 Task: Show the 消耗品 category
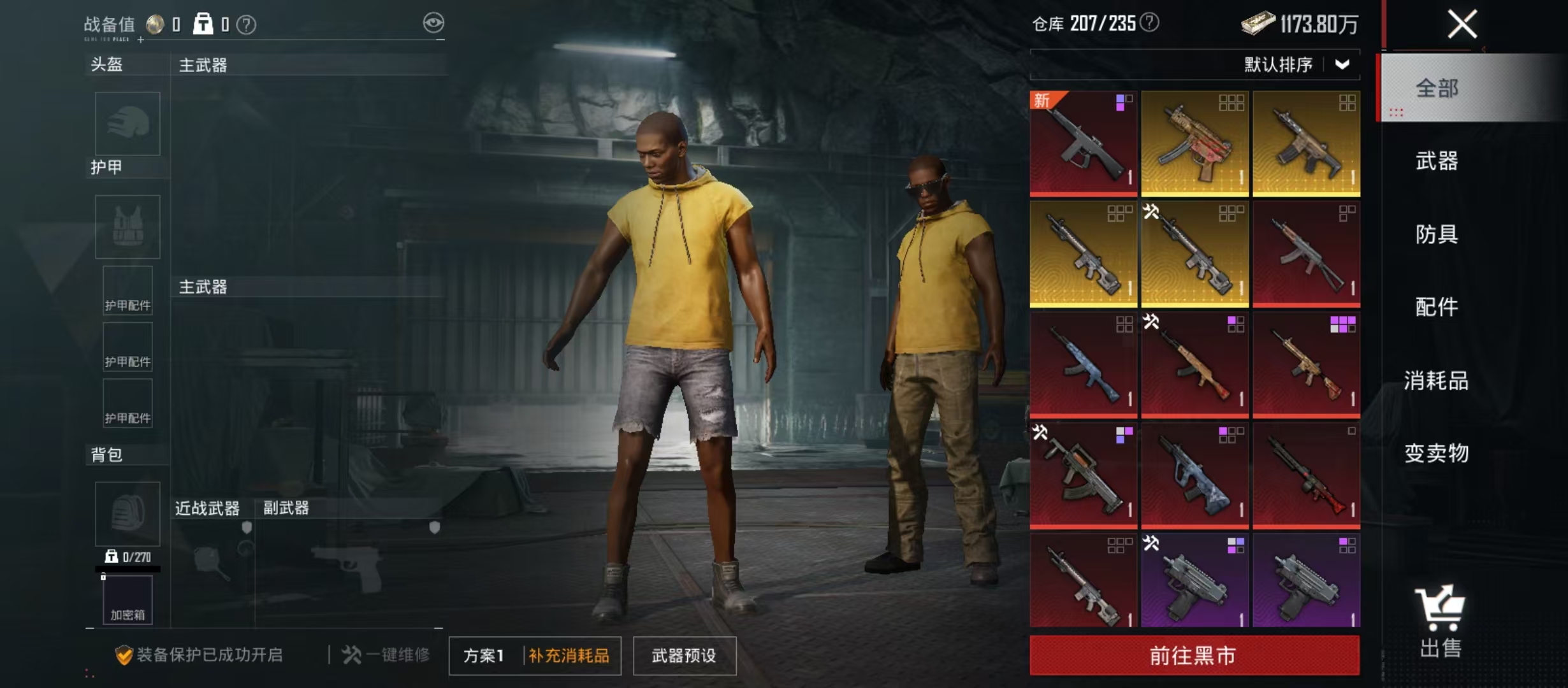1437,380
